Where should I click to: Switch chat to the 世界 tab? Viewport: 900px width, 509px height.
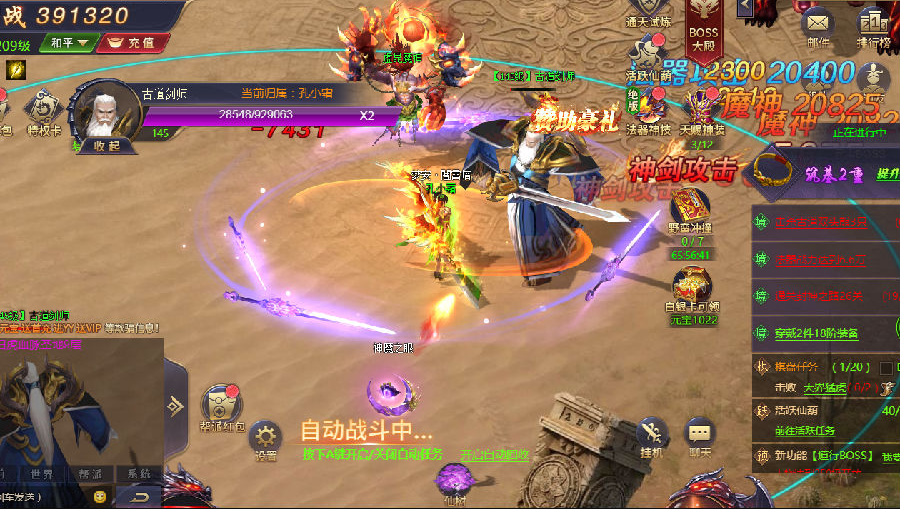(x=42, y=473)
